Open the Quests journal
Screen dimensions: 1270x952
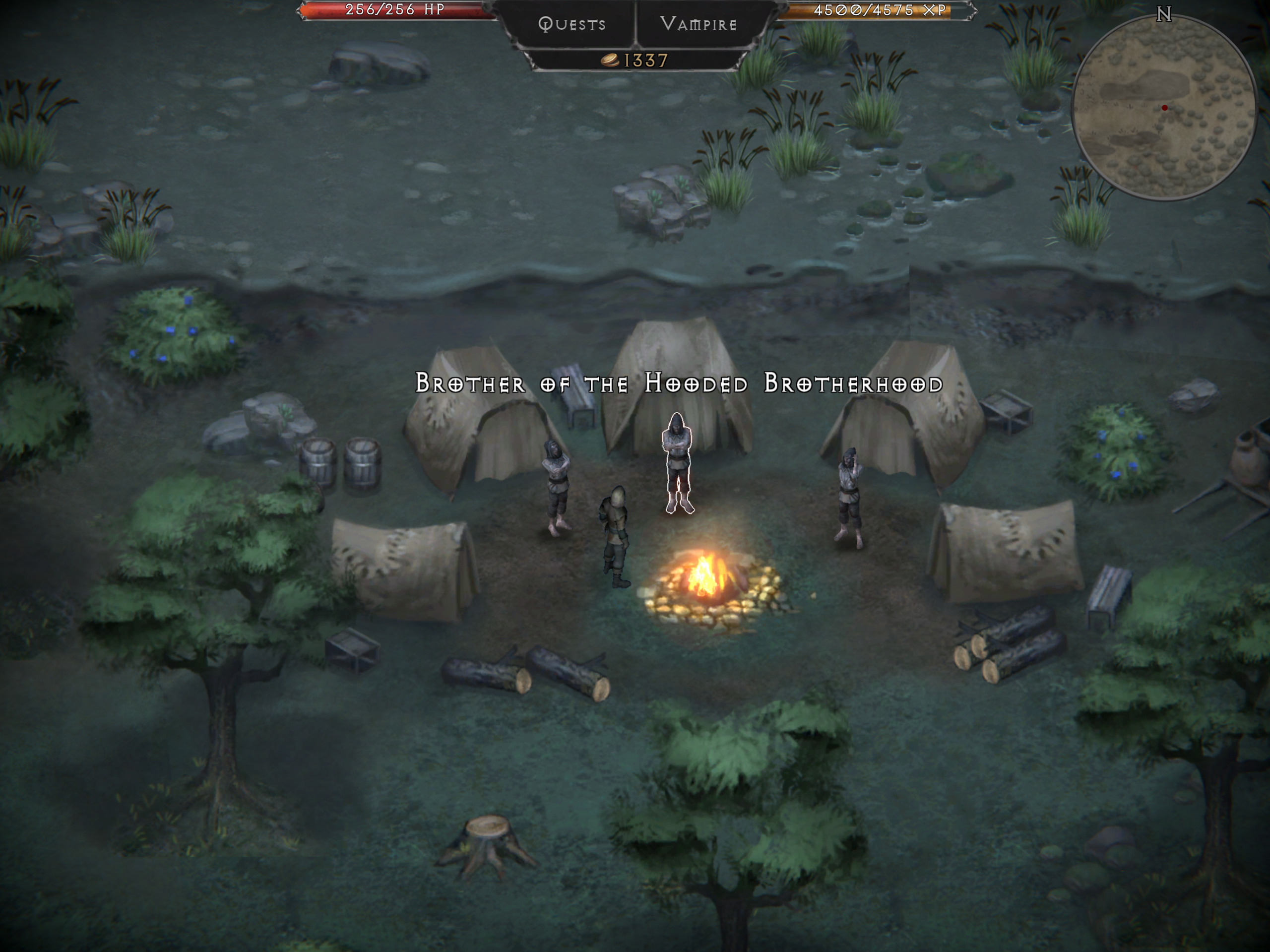(x=572, y=24)
